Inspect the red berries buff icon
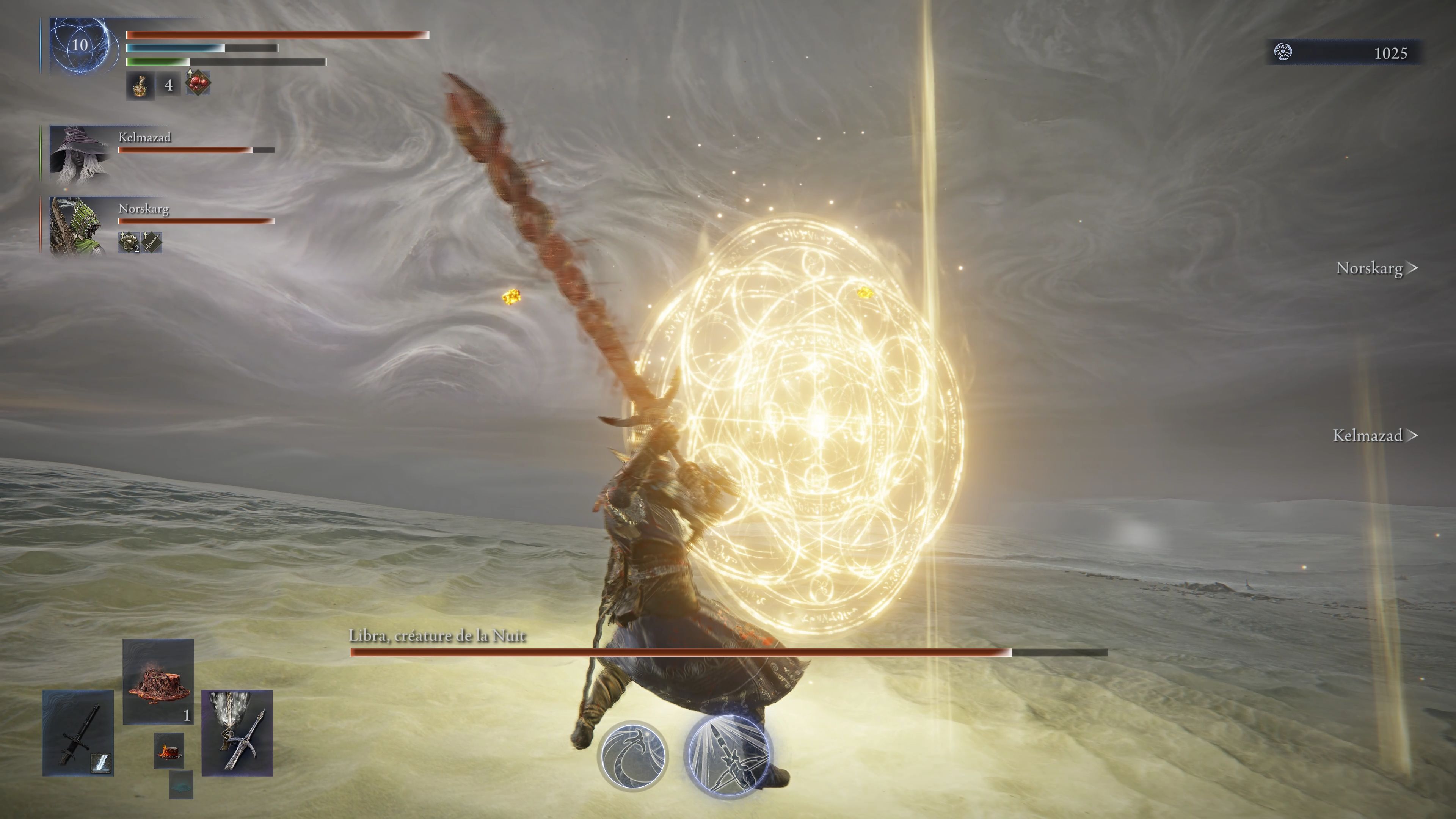 tap(198, 83)
